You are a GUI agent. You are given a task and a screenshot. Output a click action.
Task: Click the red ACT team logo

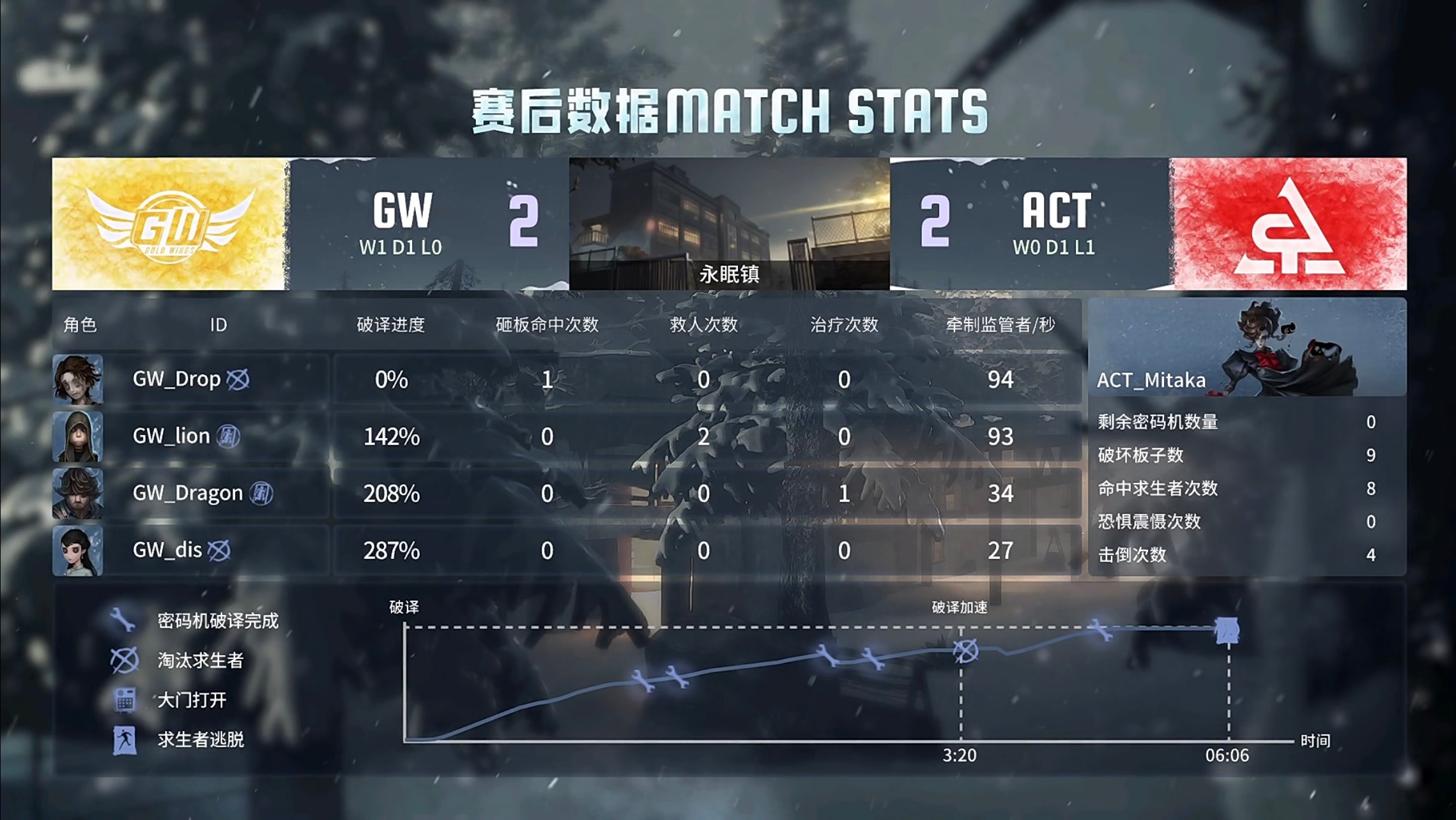1289,224
